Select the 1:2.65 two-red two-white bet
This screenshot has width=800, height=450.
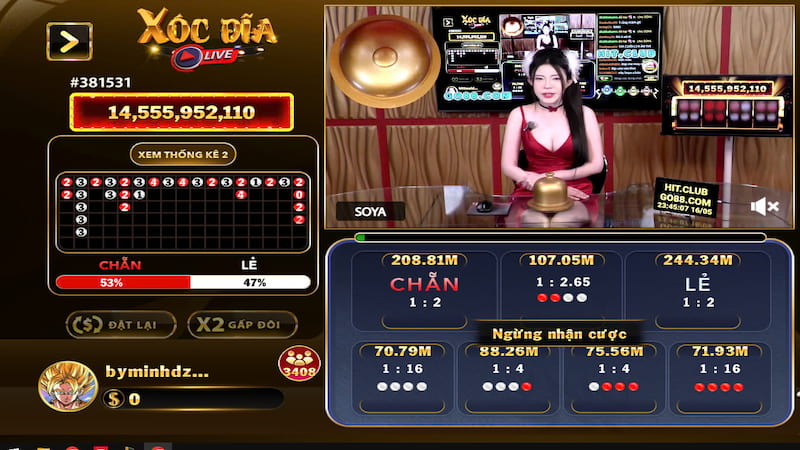[560, 288]
